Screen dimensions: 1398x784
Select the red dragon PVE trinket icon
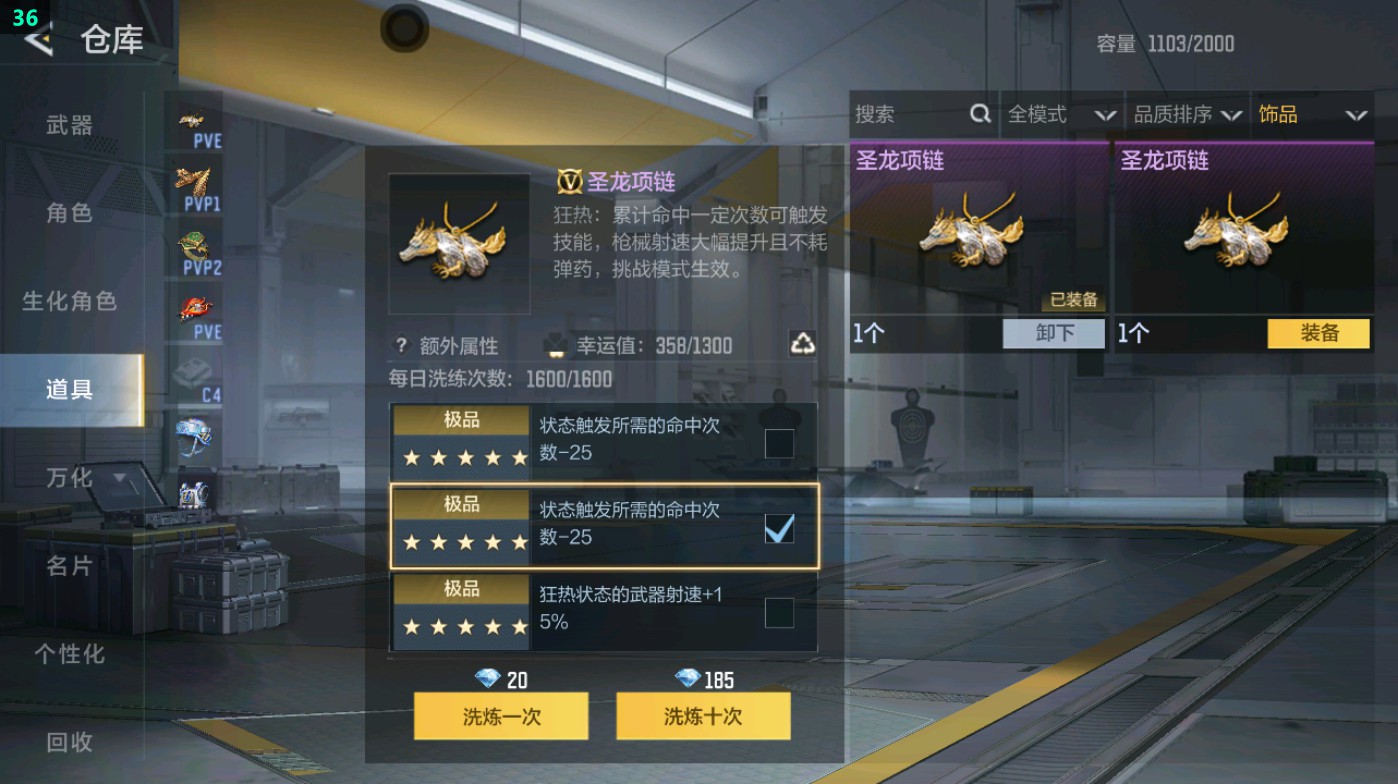click(197, 308)
